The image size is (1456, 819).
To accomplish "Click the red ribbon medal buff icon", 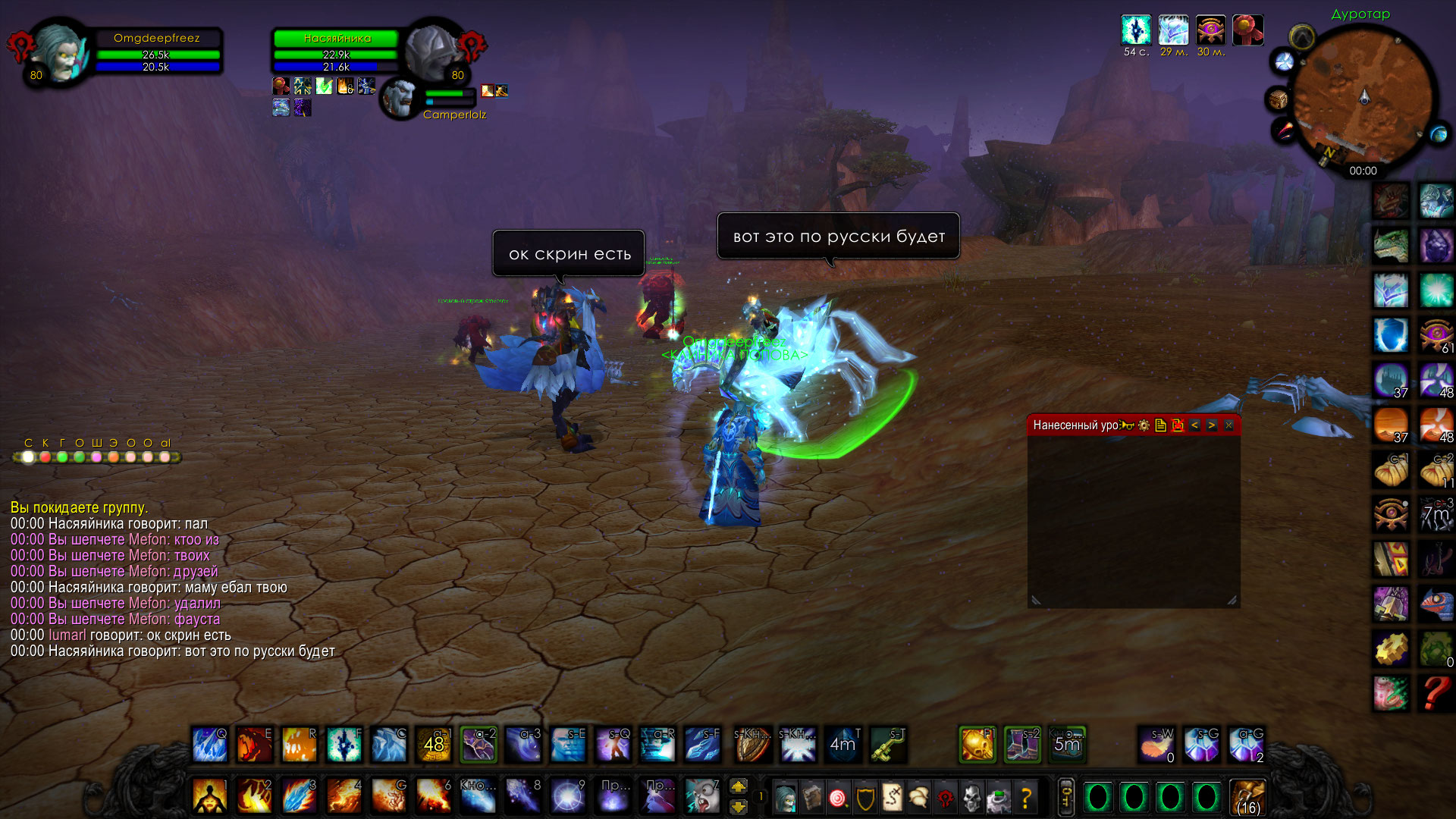I will pyautogui.click(x=1247, y=30).
